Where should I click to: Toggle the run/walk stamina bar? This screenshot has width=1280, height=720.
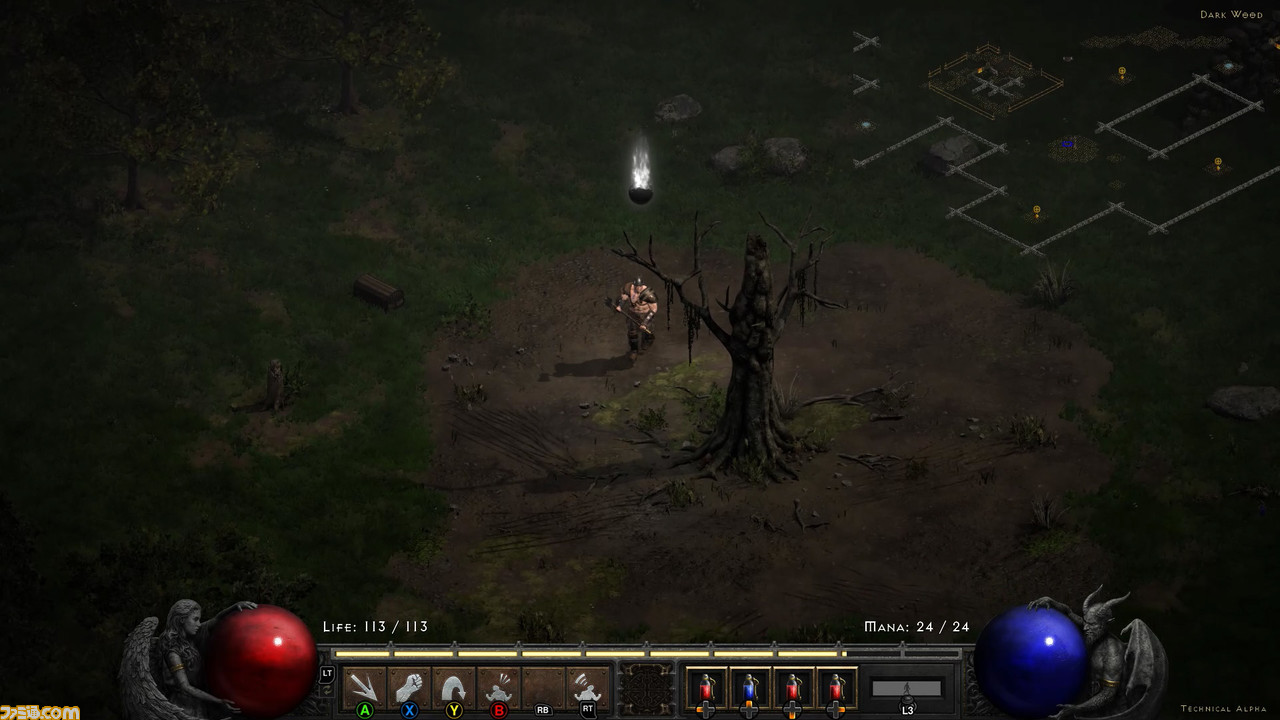click(x=906, y=688)
